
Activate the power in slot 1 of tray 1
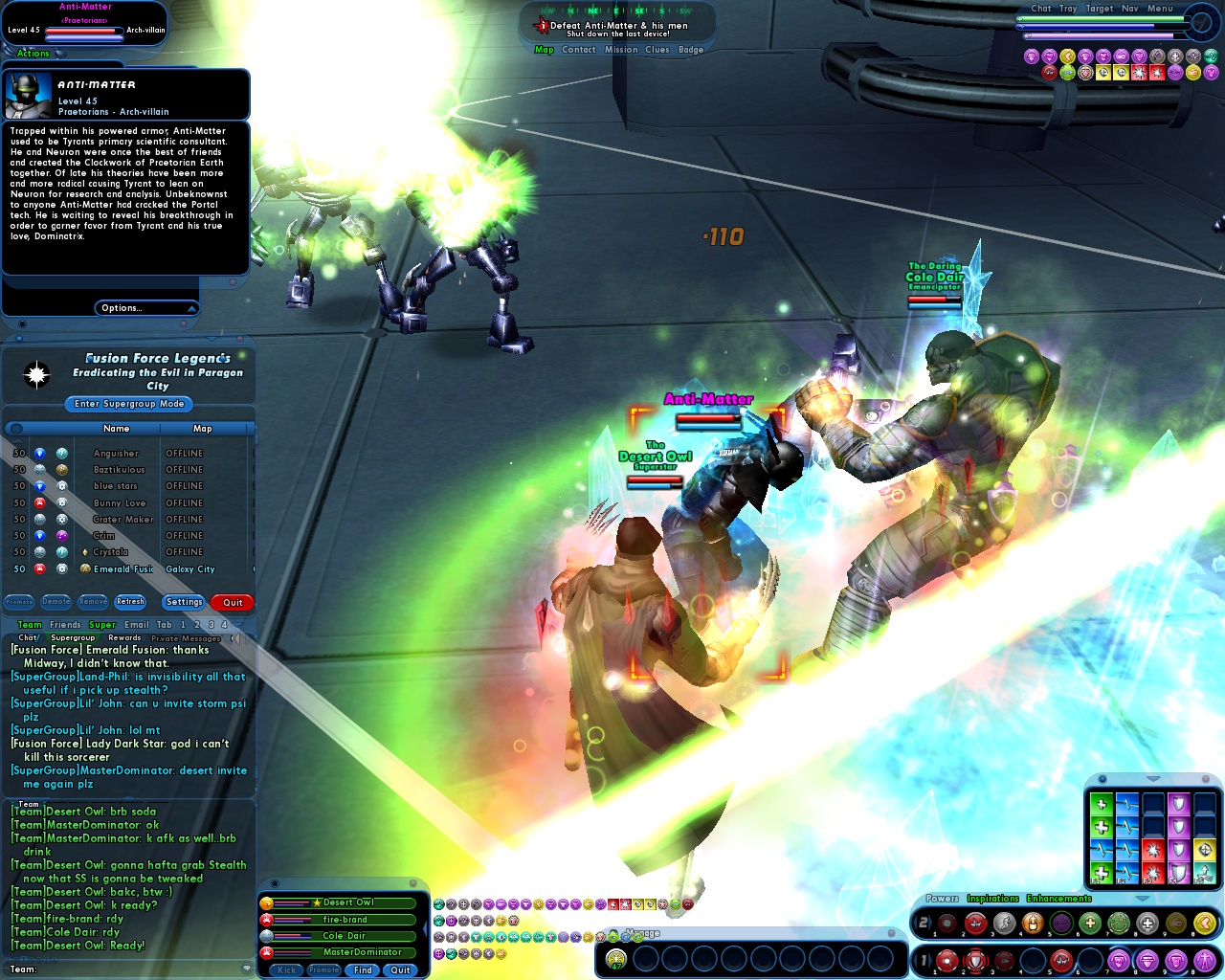947,961
